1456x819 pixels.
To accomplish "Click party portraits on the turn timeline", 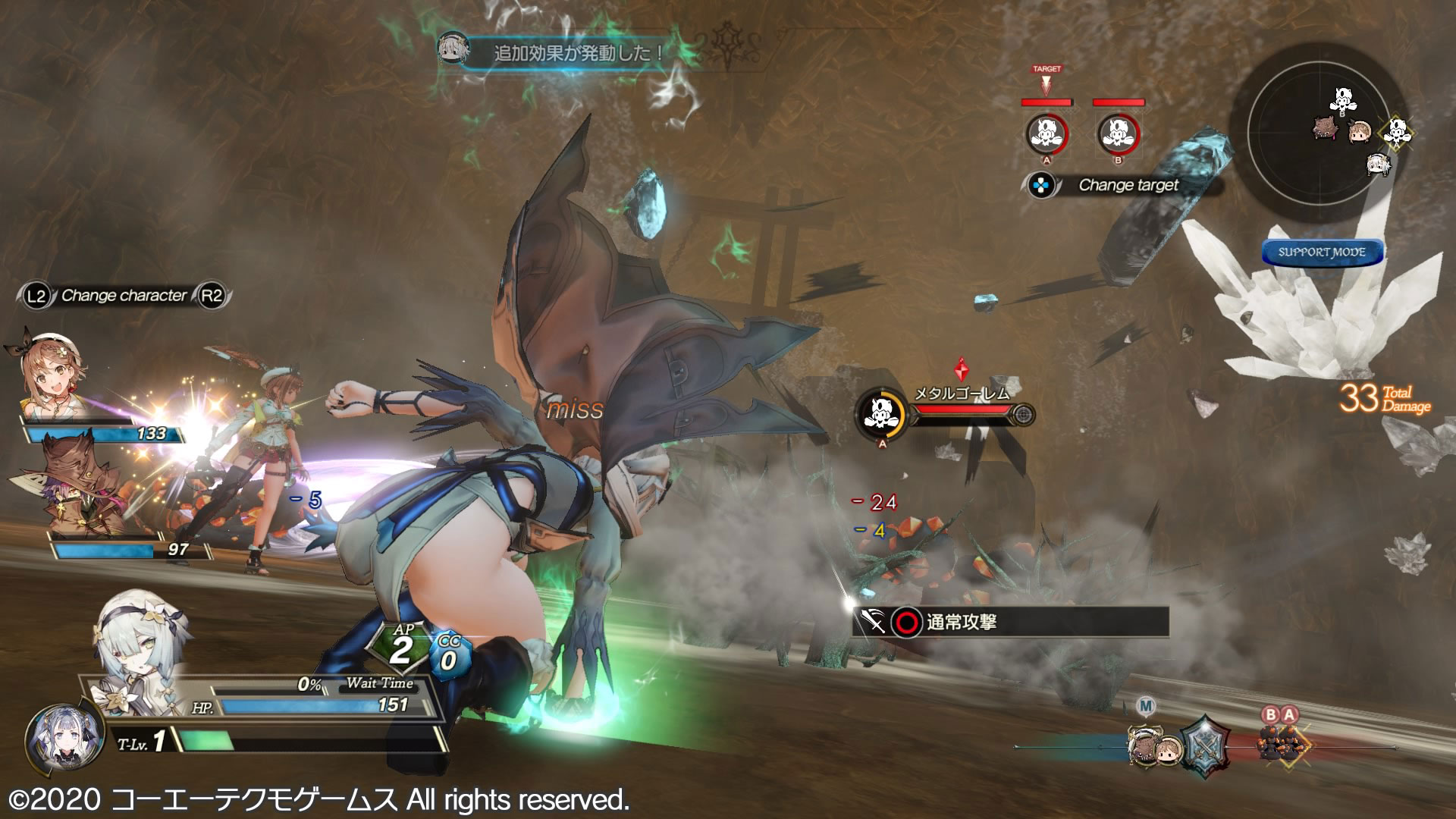I will pos(1154,748).
